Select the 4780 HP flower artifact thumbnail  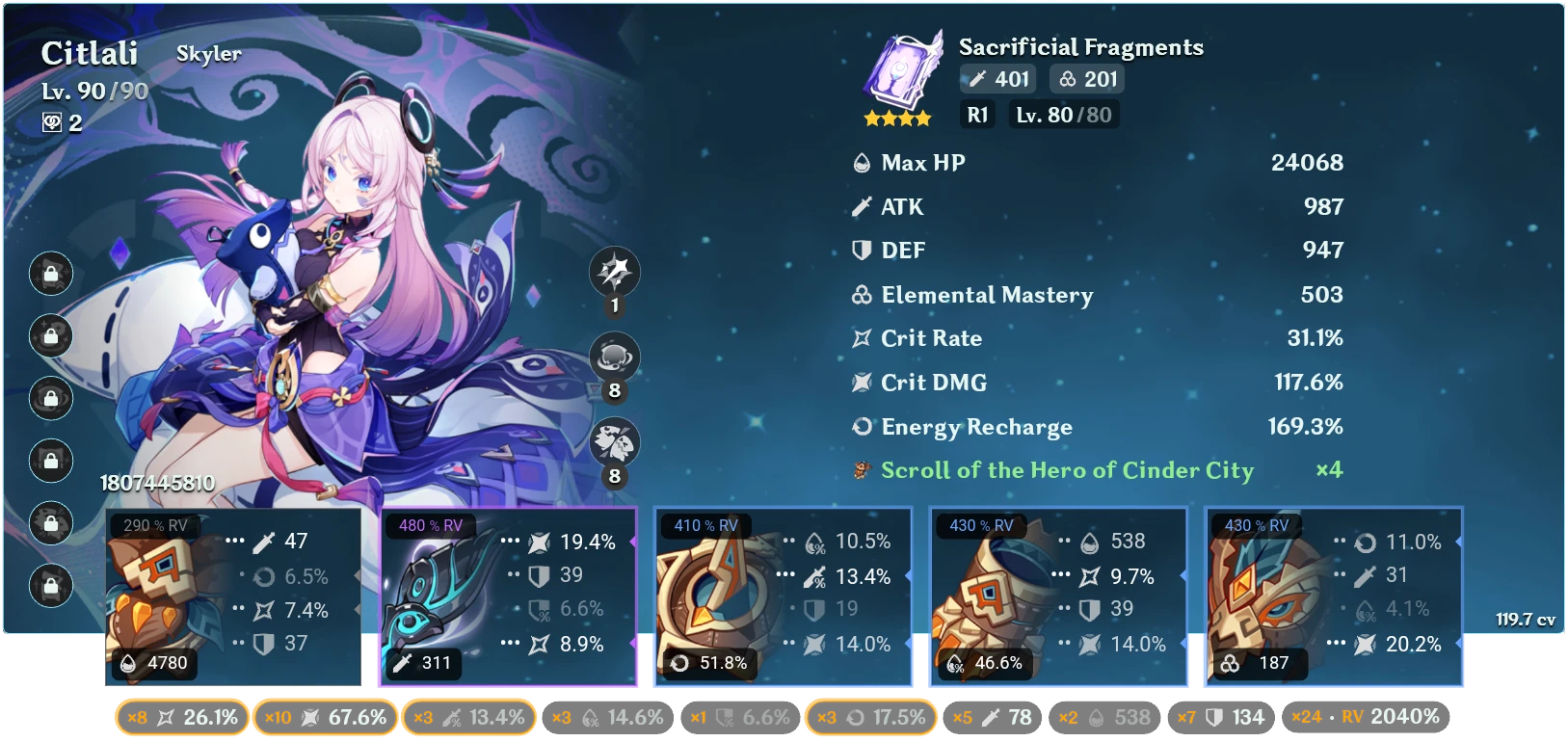(164, 597)
